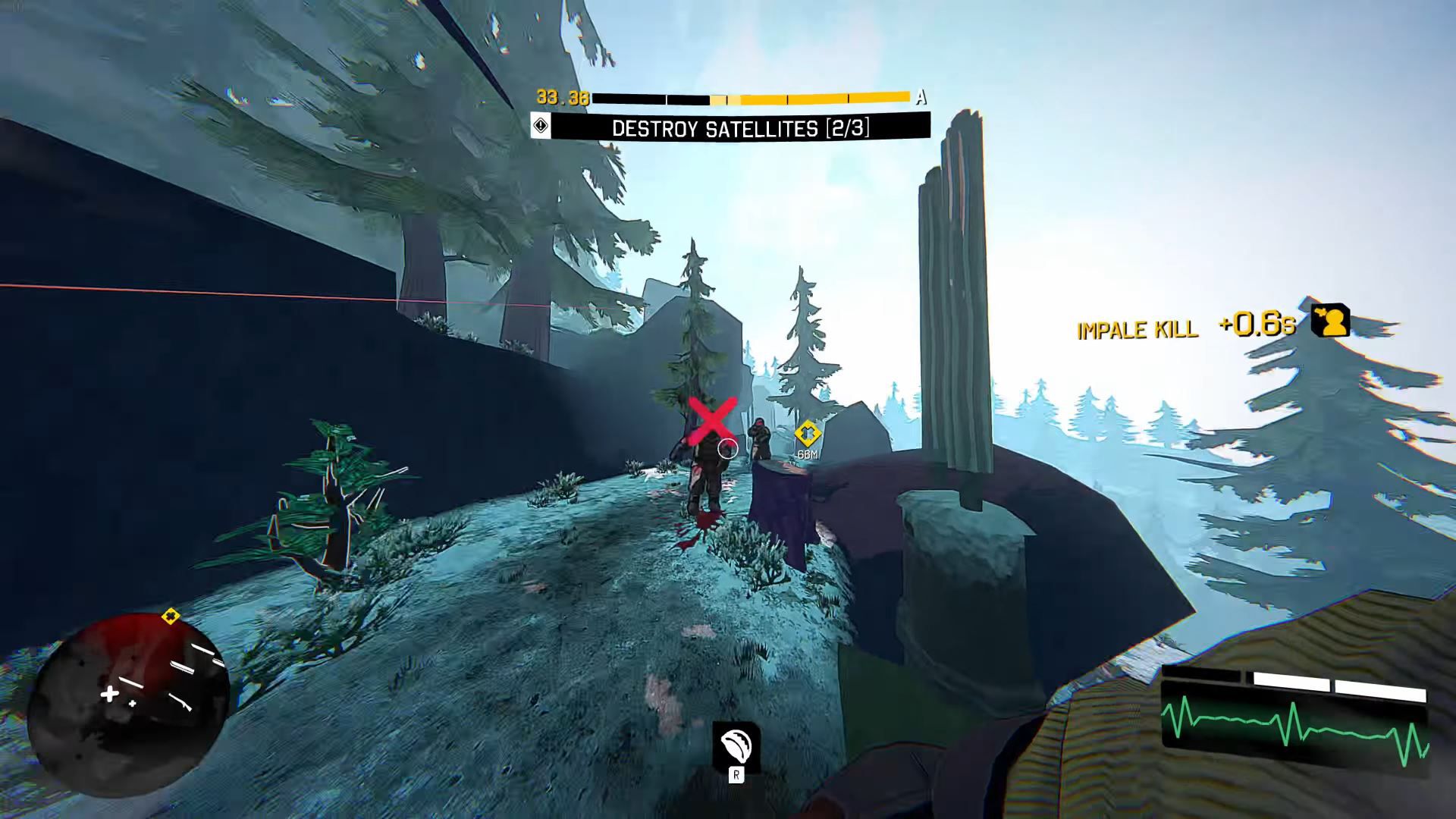Click the yellow objective waypoint marker

(x=808, y=434)
